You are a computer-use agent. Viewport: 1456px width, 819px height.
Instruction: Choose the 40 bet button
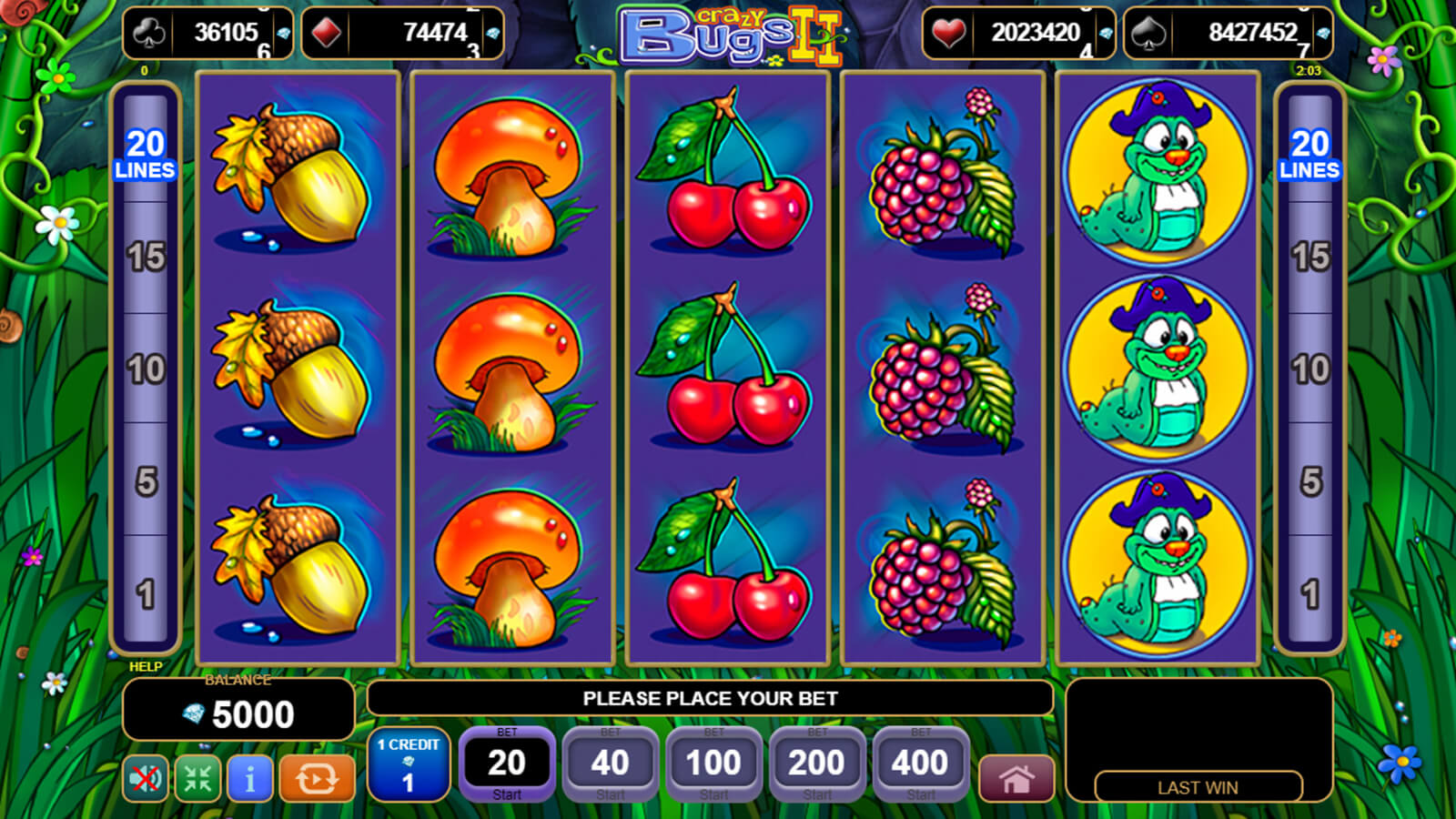pos(610,763)
